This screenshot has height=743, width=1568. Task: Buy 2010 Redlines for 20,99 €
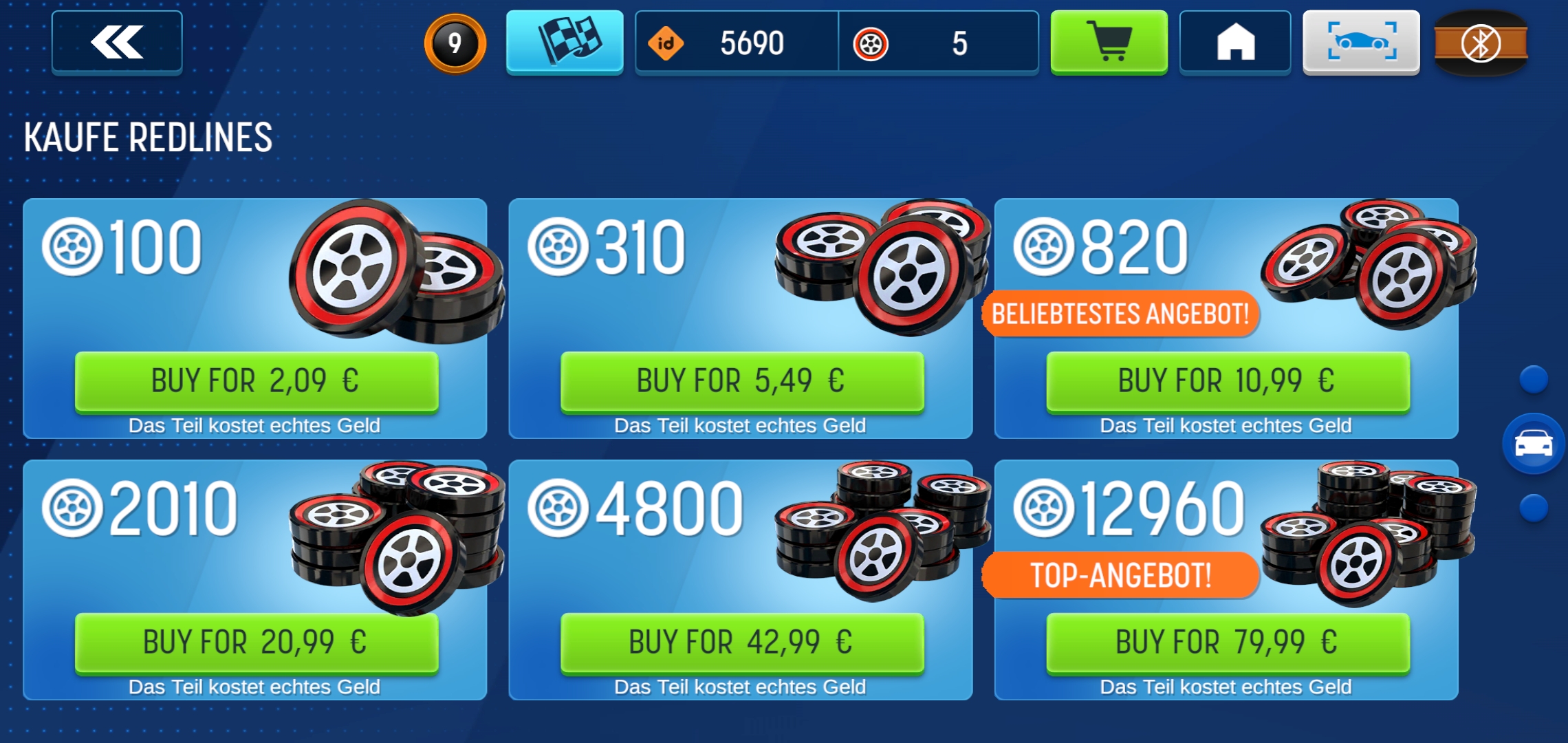click(256, 643)
